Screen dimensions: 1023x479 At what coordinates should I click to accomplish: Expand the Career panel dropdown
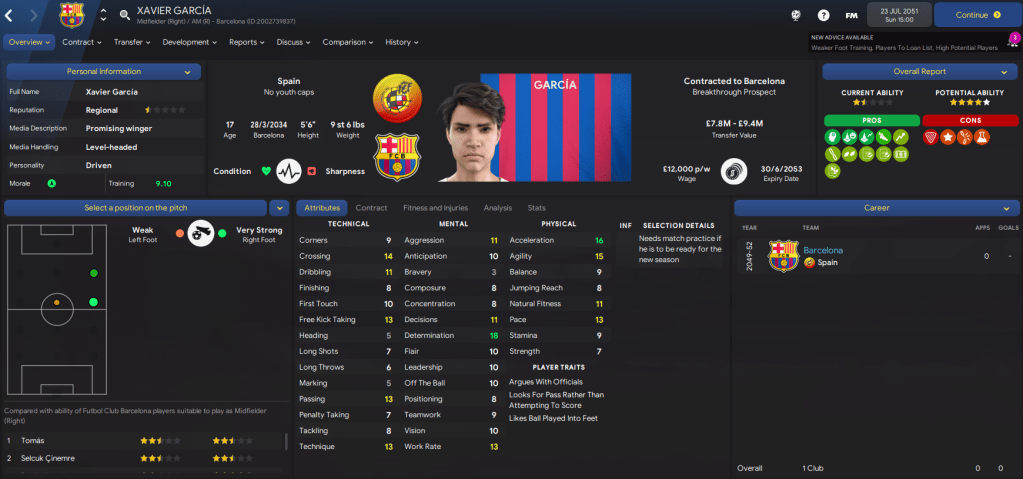pos(1004,208)
